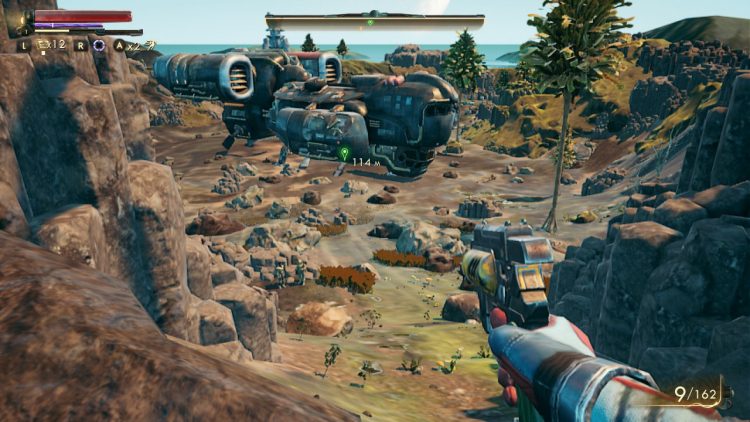The image size is (750, 422).
Task: Click the green quest marker on the compass
Action: (x=370, y=22)
